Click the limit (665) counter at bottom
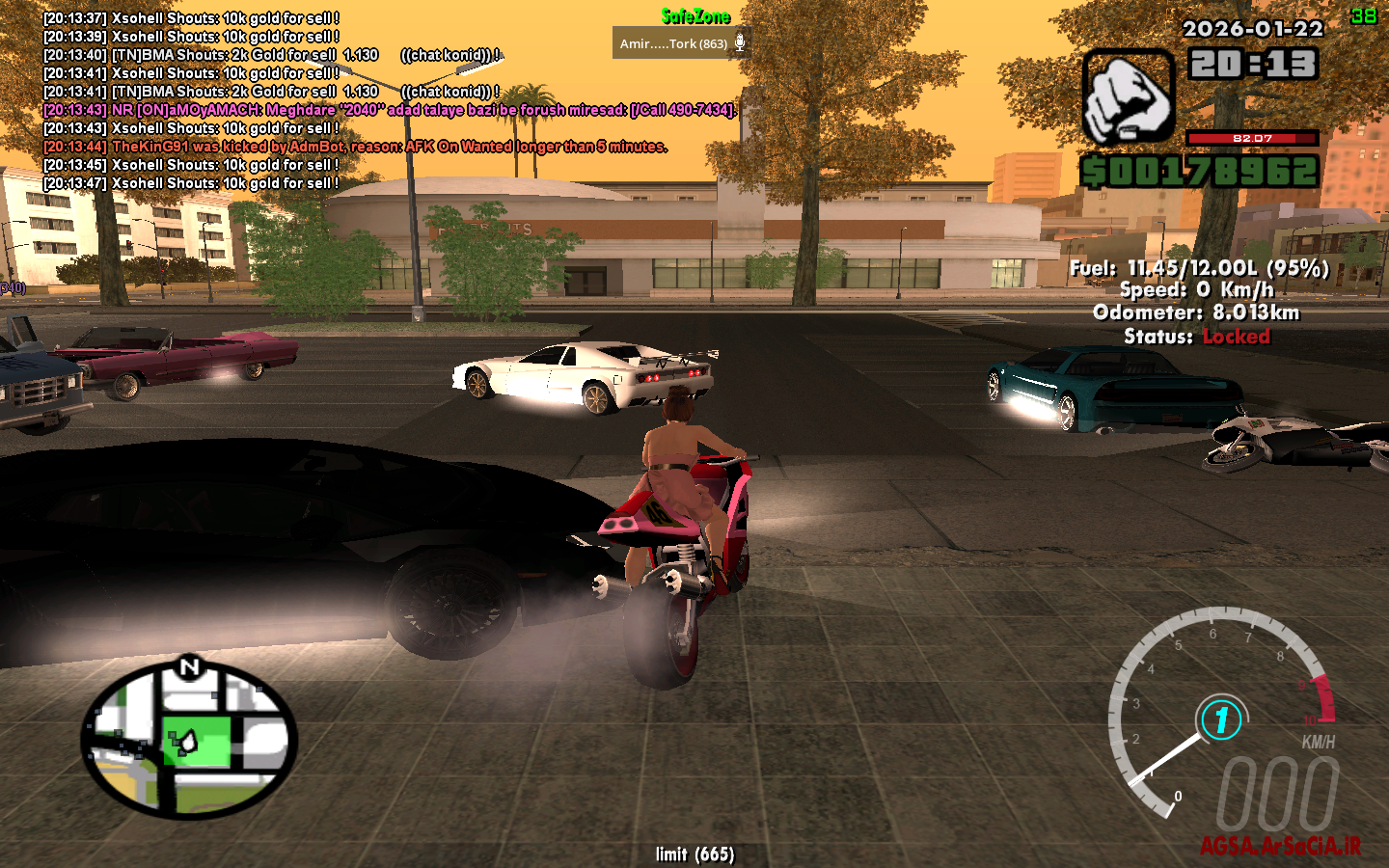This screenshot has height=868, width=1389. [x=694, y=854]
